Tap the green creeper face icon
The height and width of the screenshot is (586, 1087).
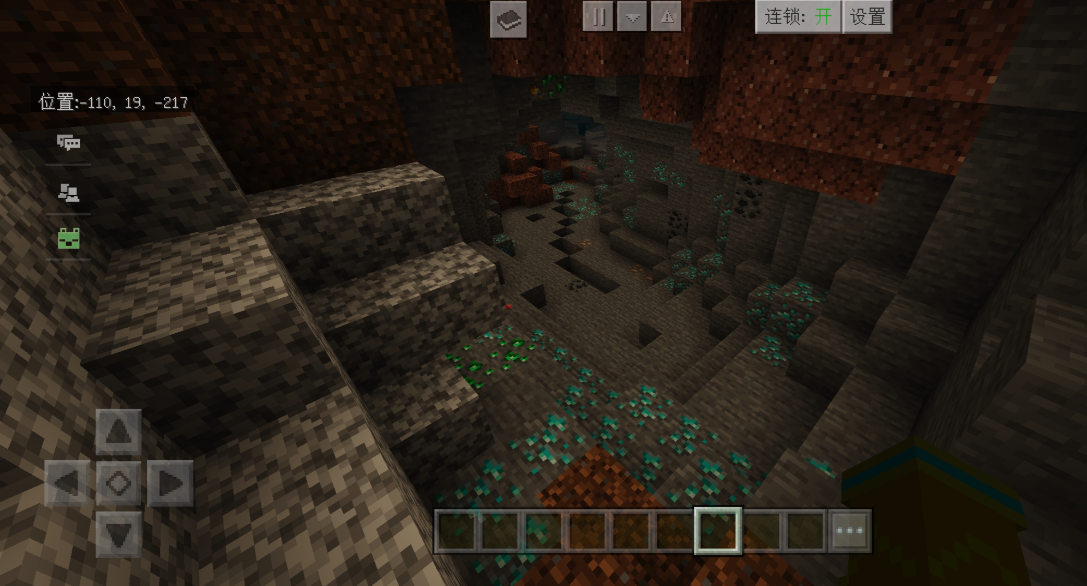69,238
